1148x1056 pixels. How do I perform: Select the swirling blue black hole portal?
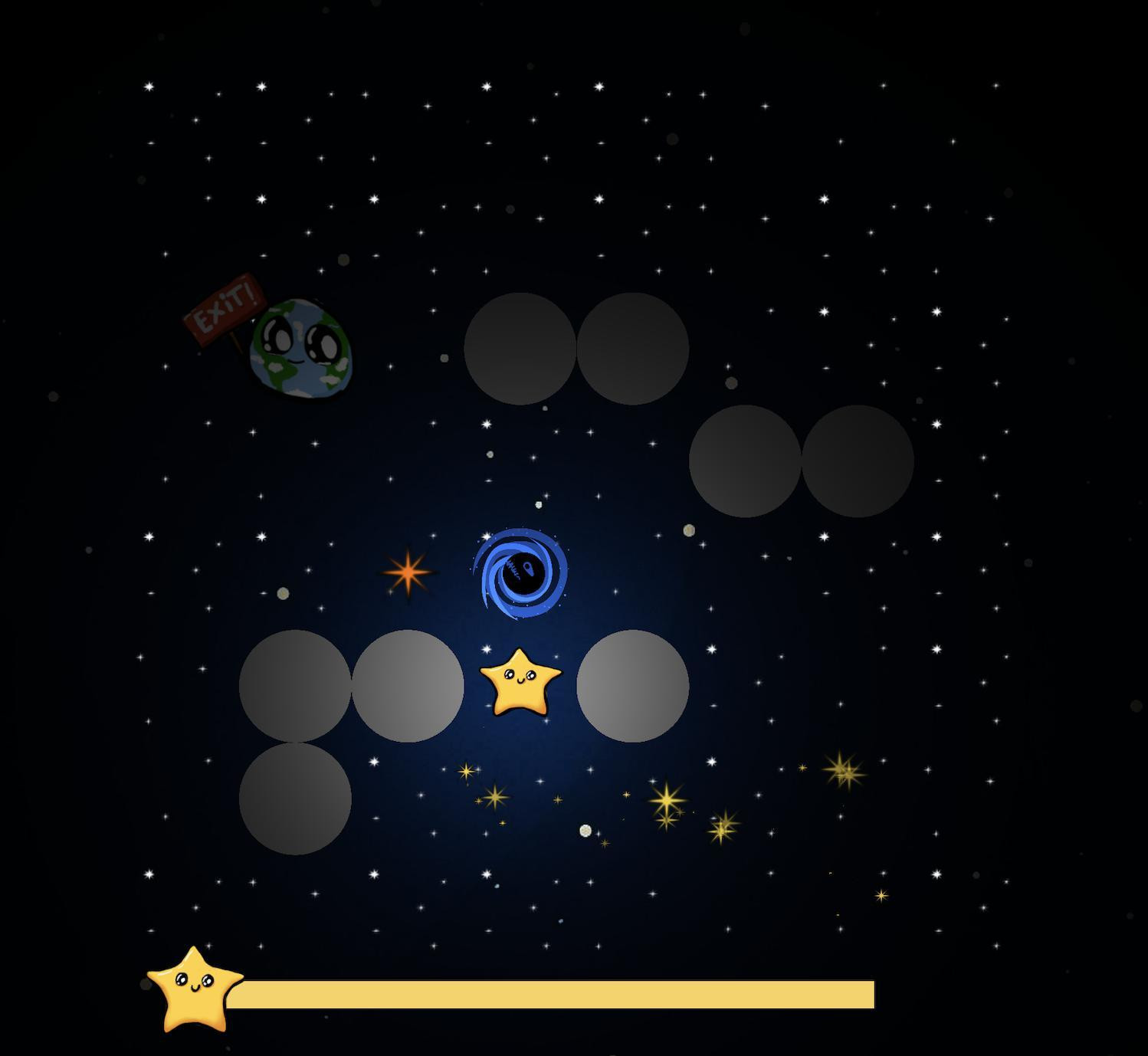520,573
